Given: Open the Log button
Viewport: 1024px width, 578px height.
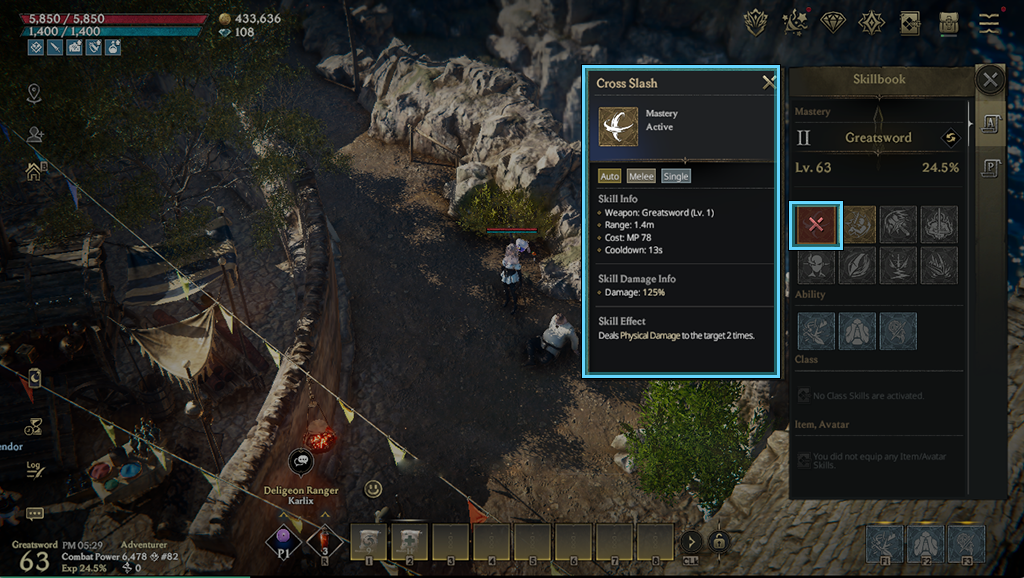Looking at the screenshot, I should pyautogui.click(x=34, y=467).
